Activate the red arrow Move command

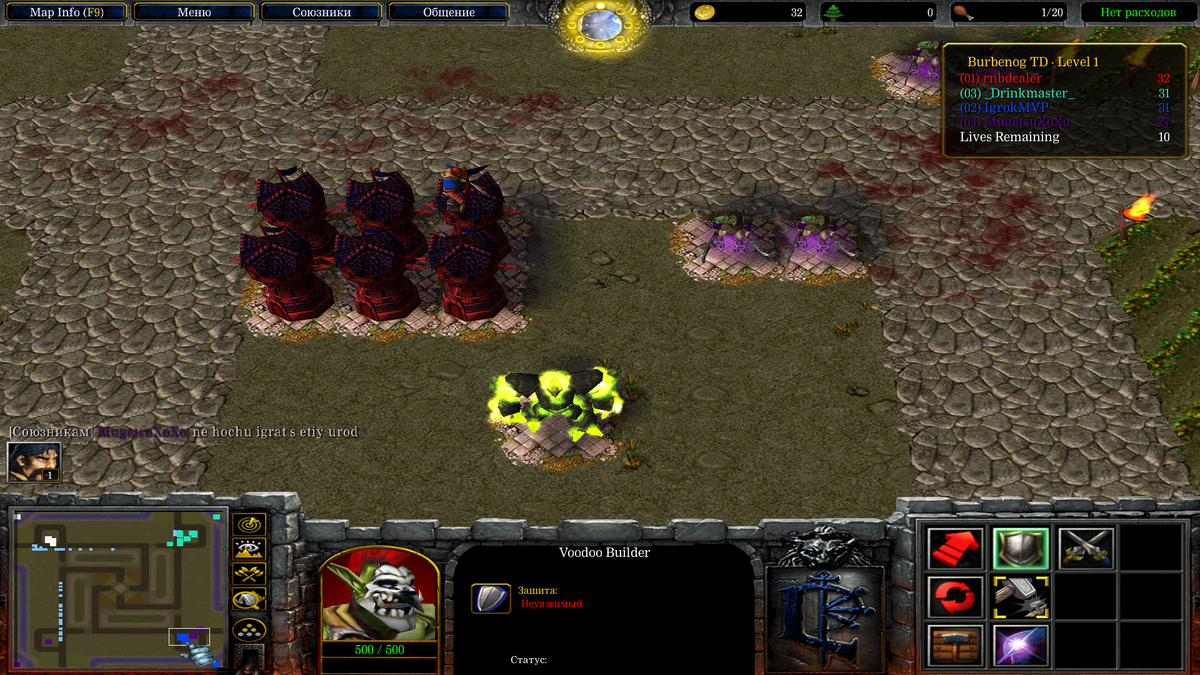(x=956, y=548)
